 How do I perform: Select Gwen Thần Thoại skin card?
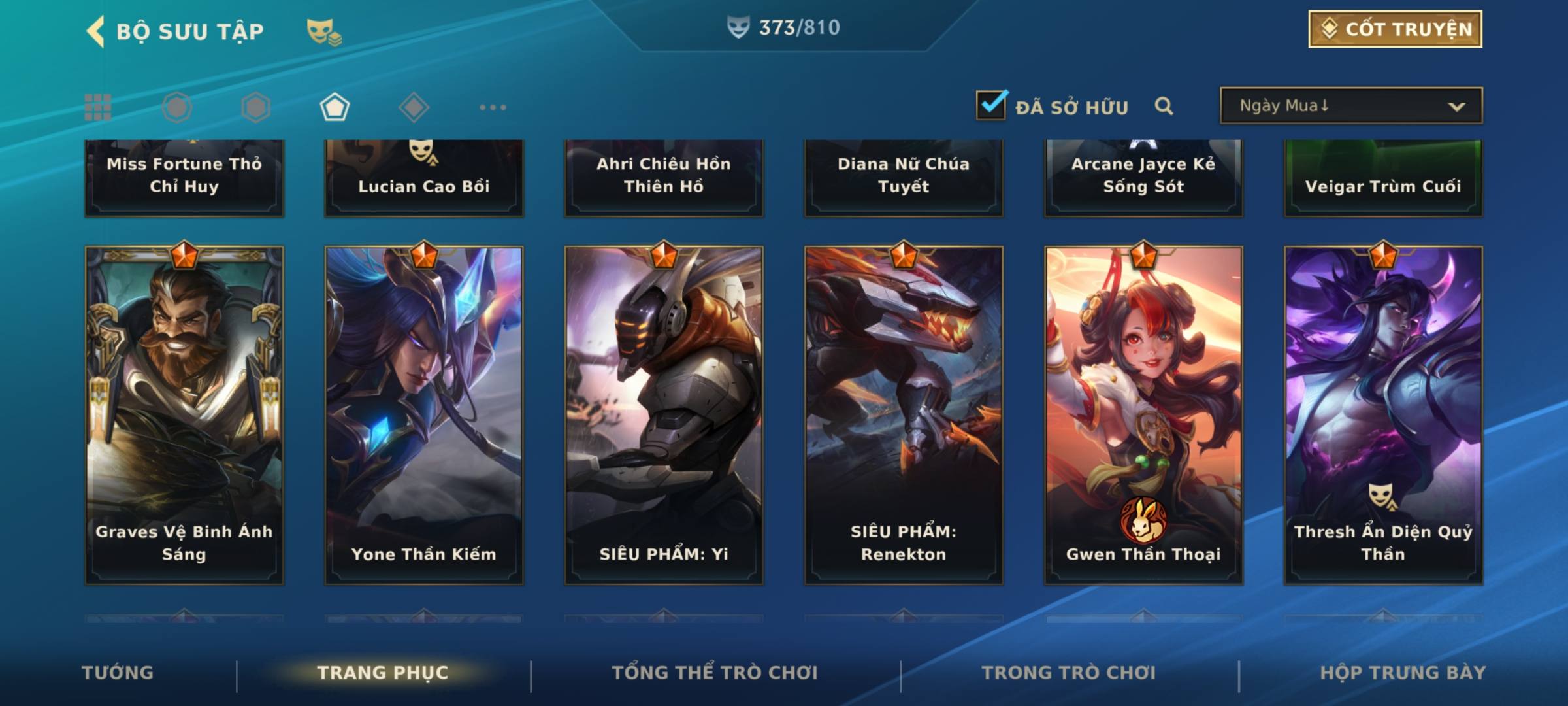pos(1143,415)
